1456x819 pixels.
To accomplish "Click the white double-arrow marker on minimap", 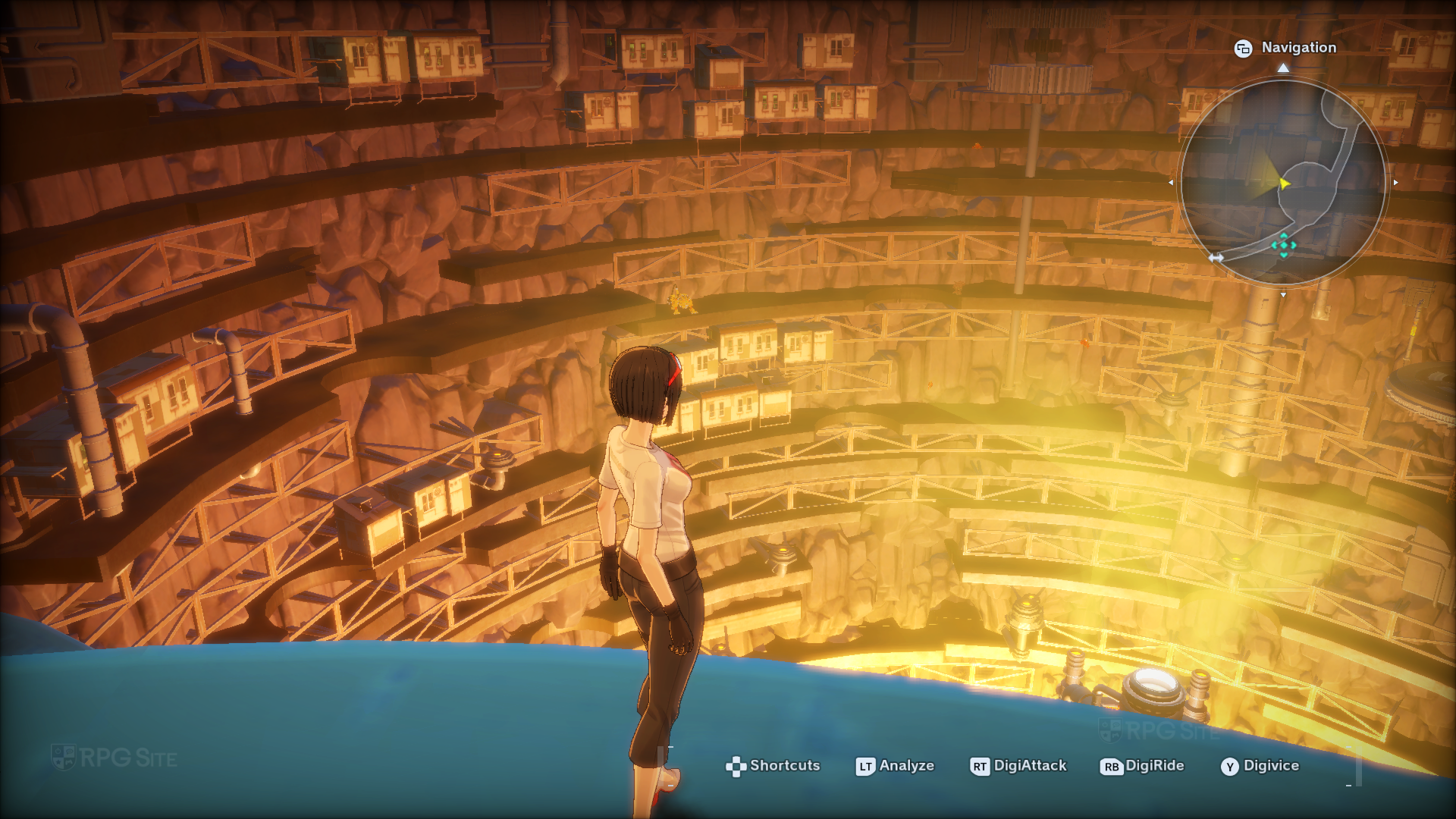I will click(x=1216, y=258).
